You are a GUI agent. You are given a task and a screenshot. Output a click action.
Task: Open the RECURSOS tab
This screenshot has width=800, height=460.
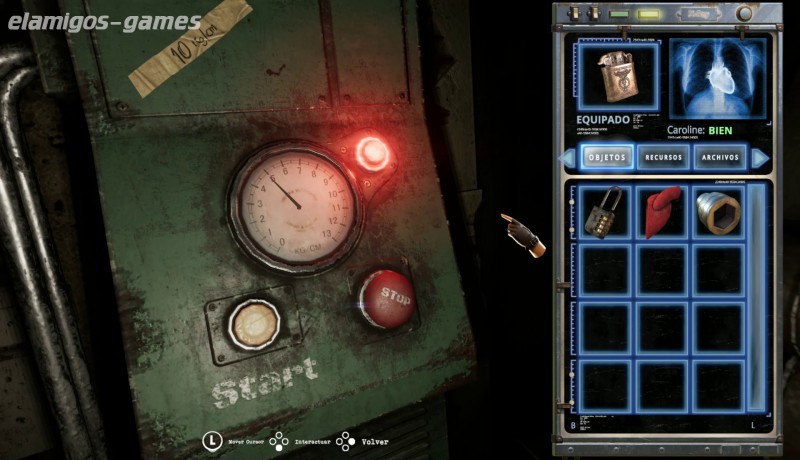[x=664, y=158]
